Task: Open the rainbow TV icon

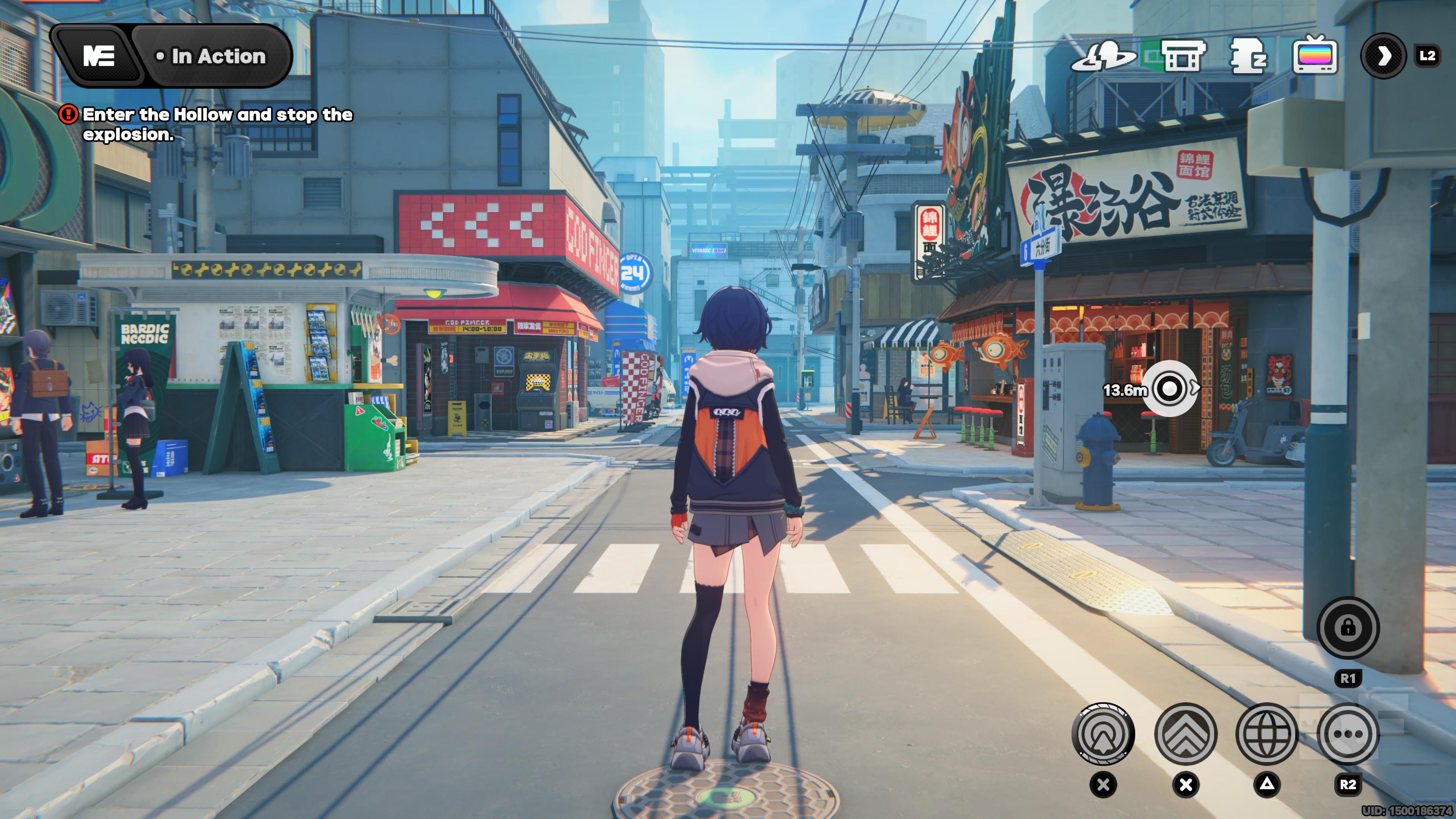Action: tap(1315, 55)
